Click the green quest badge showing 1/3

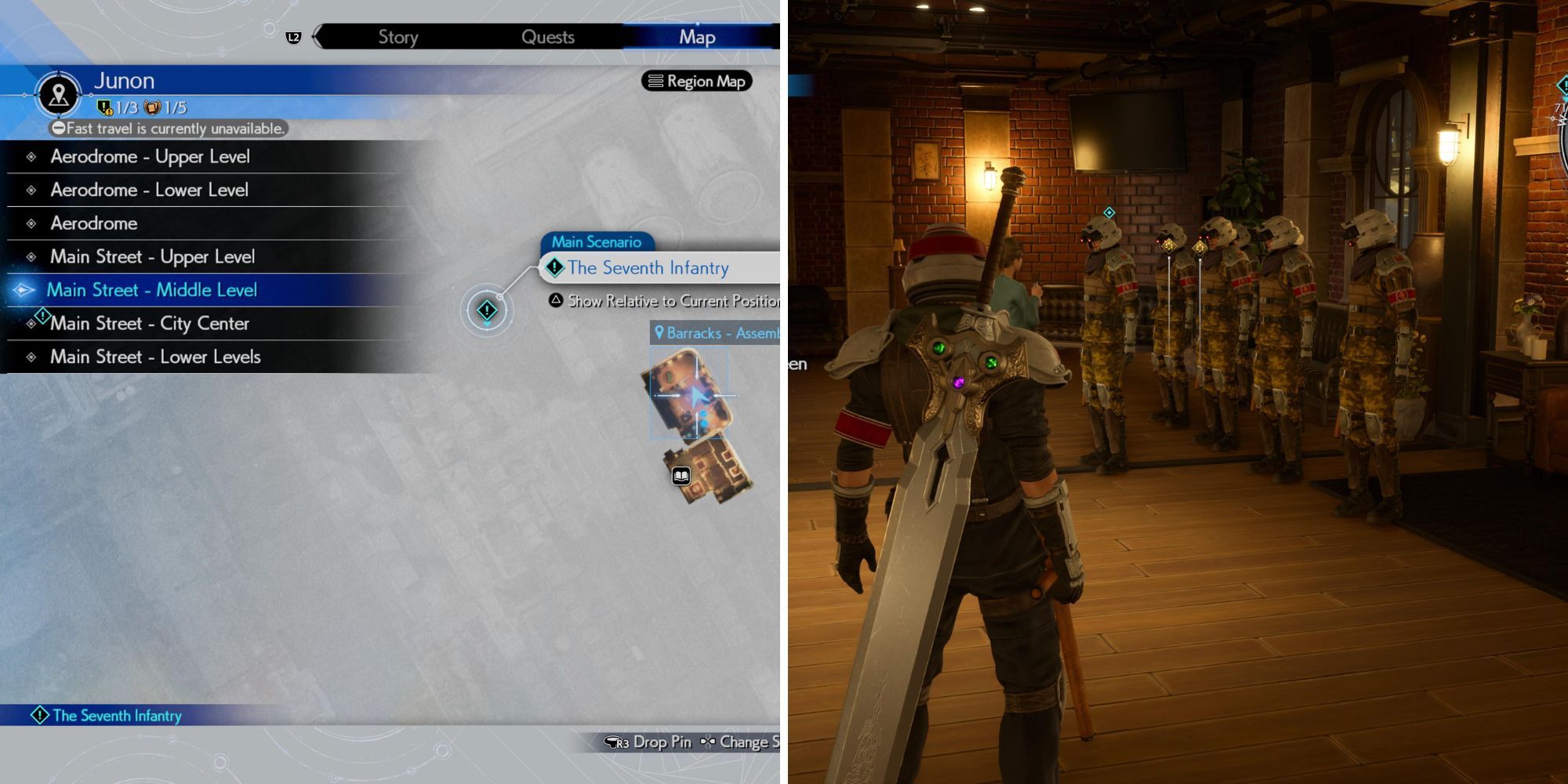pos(106,107)
